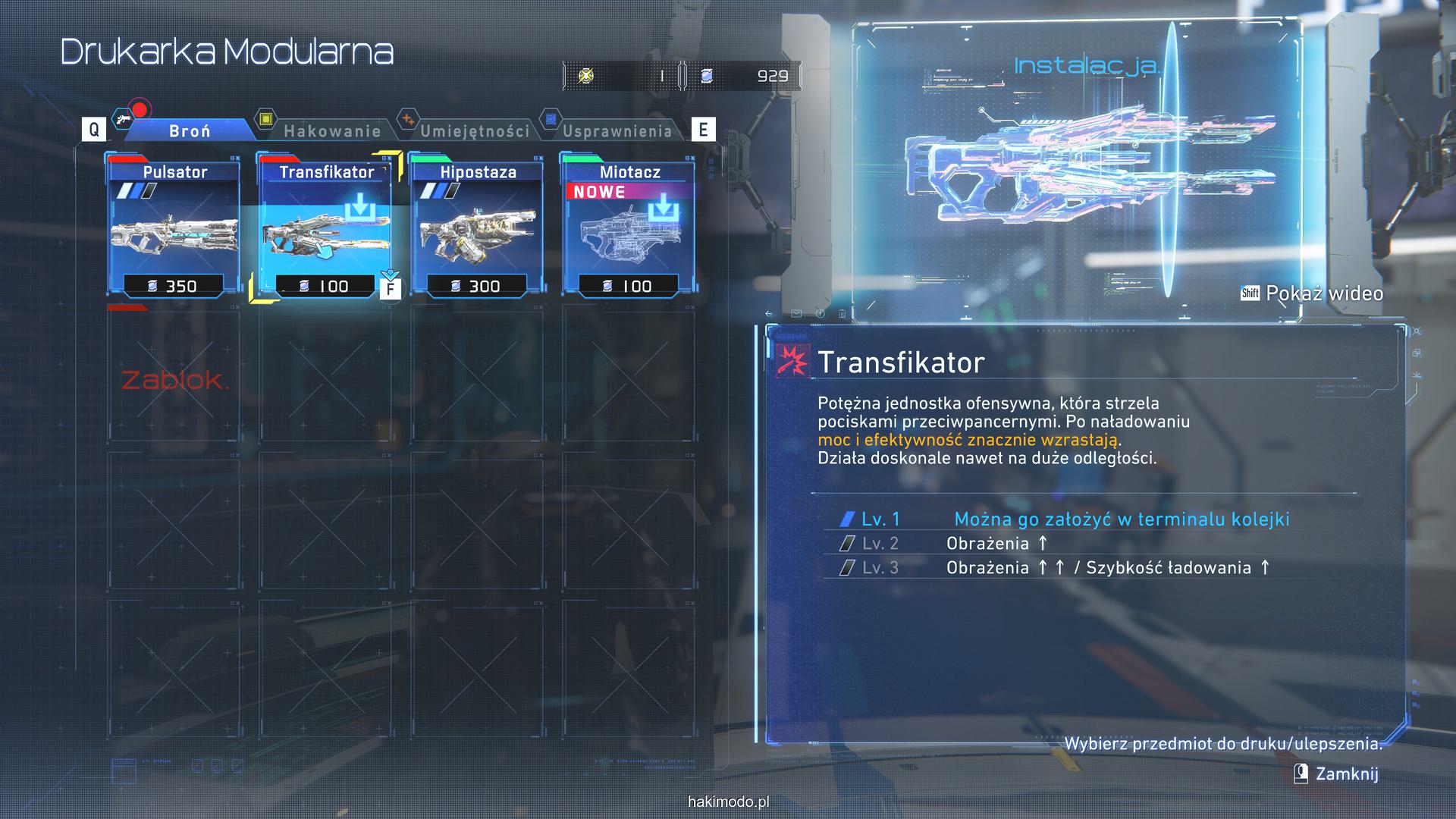1456x819 pixels.
Task: Show the Usprawnienia tab
Action: click(617, 131)
